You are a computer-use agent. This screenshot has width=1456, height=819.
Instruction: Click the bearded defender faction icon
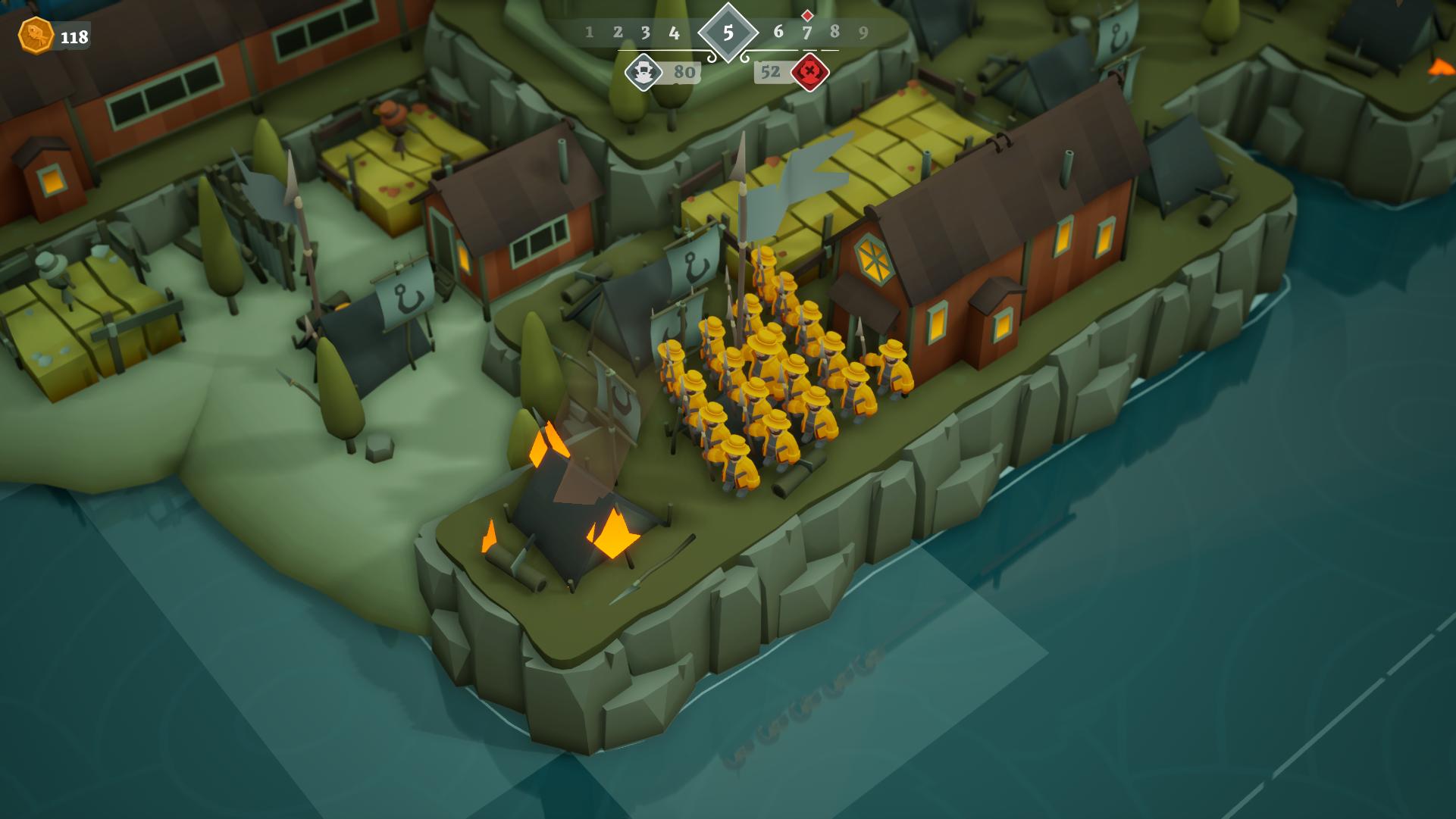click(643, 73)
